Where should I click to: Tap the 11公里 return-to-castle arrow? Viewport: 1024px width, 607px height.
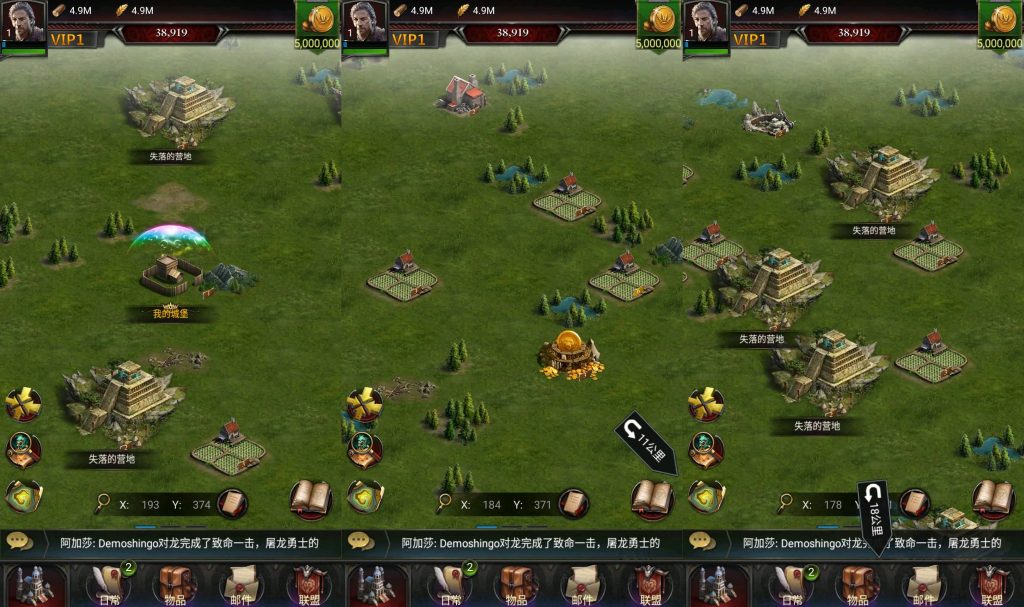click(646, 443)
